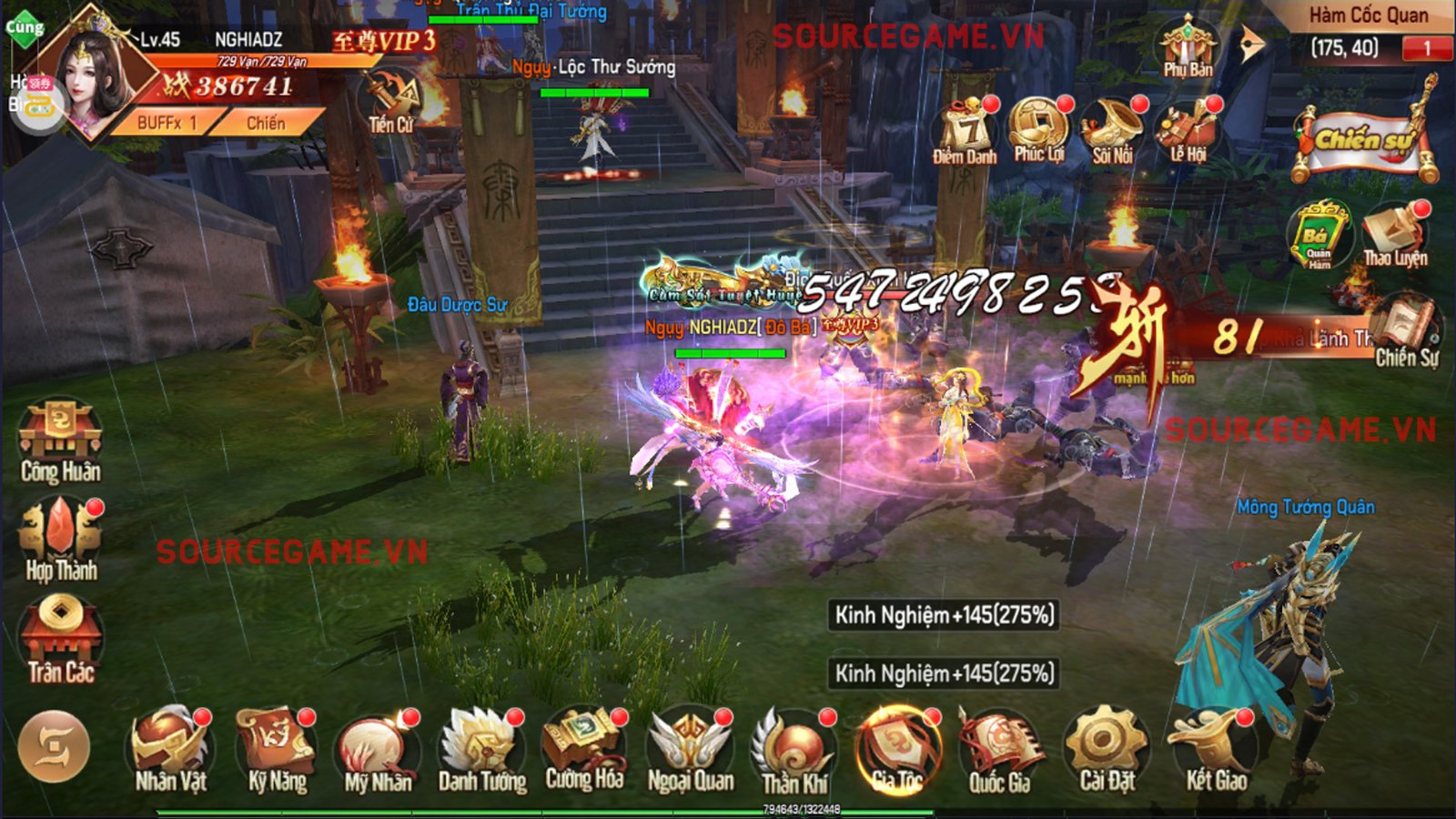Viewport: 1456px width, 819px height.
Task: Open the Lễ Hội festival event
Action: 1188,132
